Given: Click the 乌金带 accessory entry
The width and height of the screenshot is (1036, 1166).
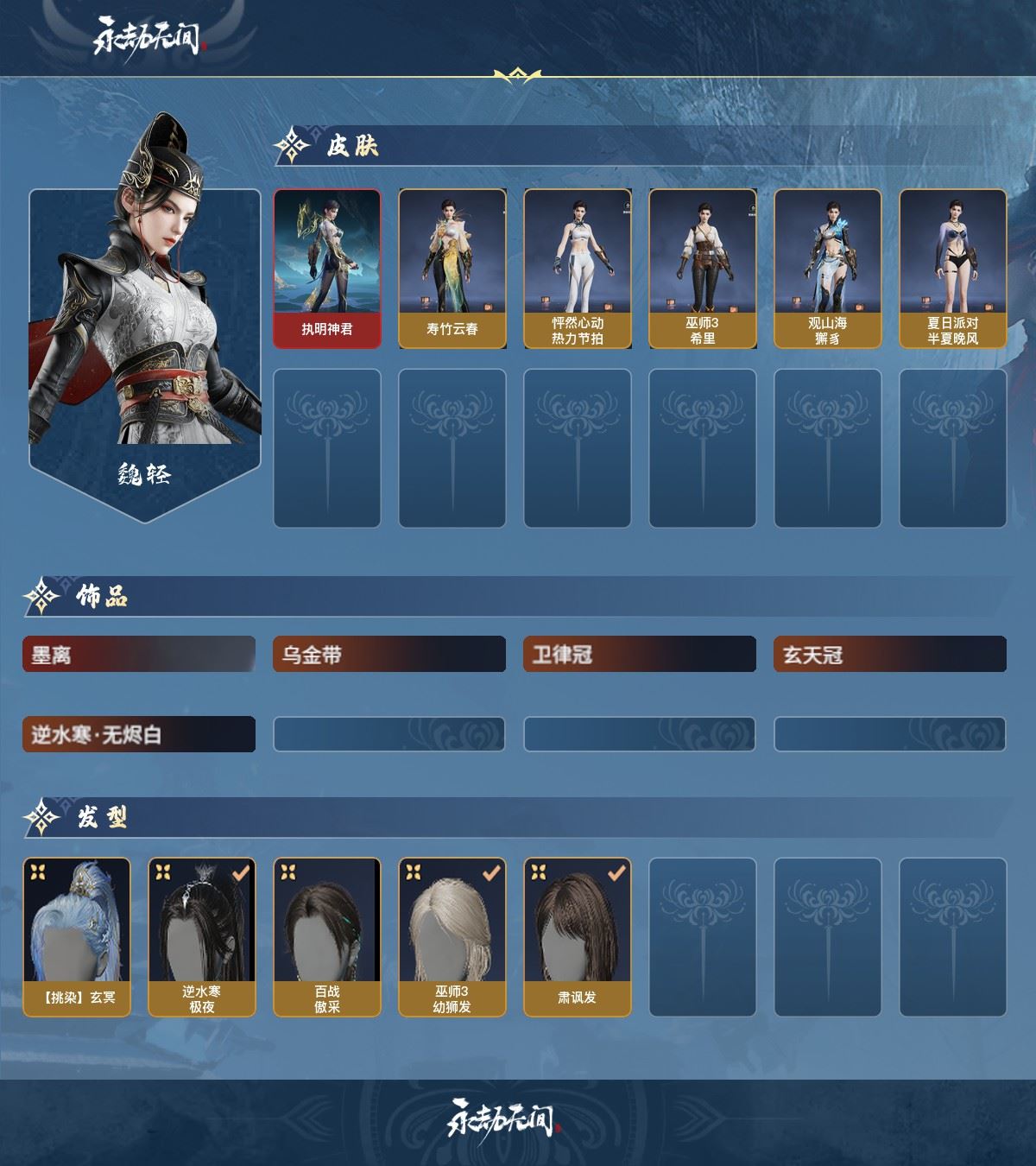Looking at the screenshot, I should coord(388,655).
